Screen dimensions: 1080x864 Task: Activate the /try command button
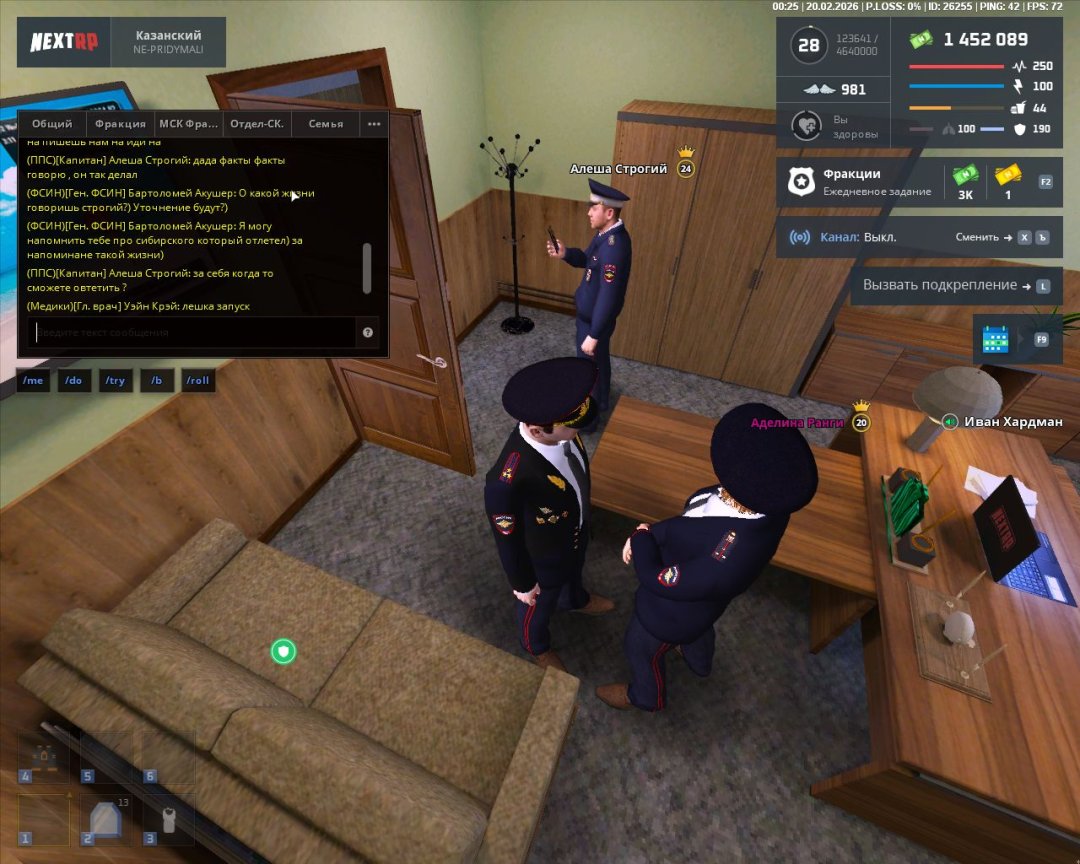(x=115, y=381)
